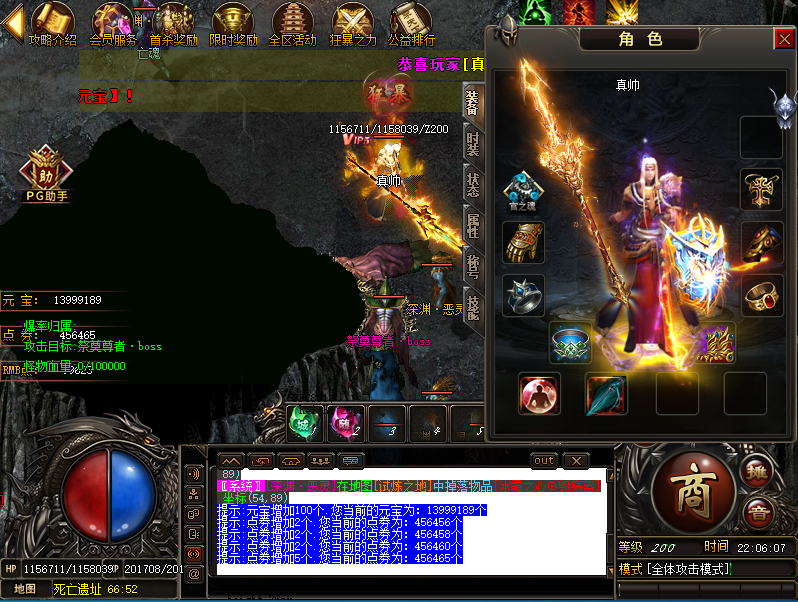Click the chat window's out button
Screen dimensions: 798x602
coord(544,461)
